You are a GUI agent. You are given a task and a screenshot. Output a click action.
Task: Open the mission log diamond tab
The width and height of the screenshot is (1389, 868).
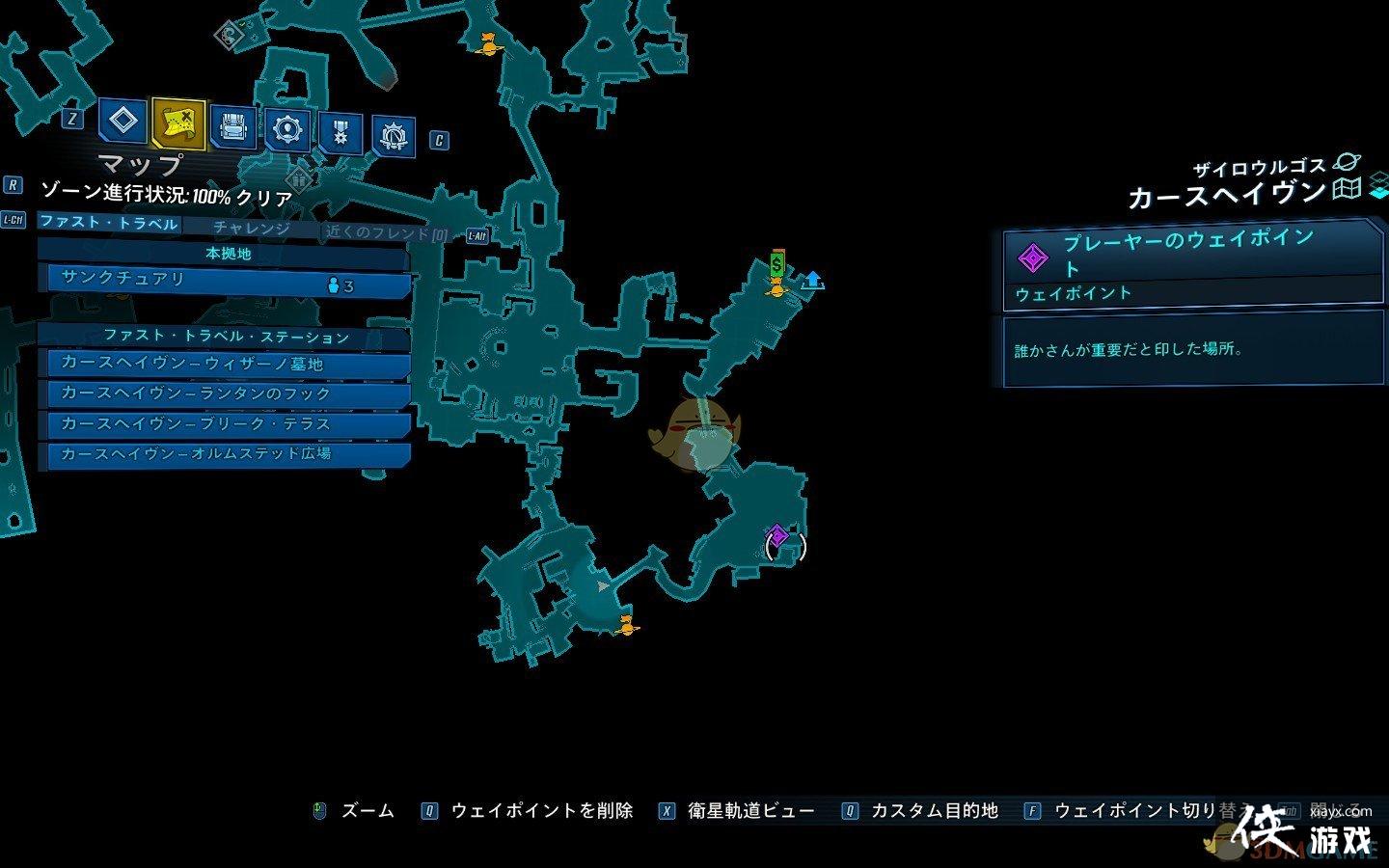[123, 122]
